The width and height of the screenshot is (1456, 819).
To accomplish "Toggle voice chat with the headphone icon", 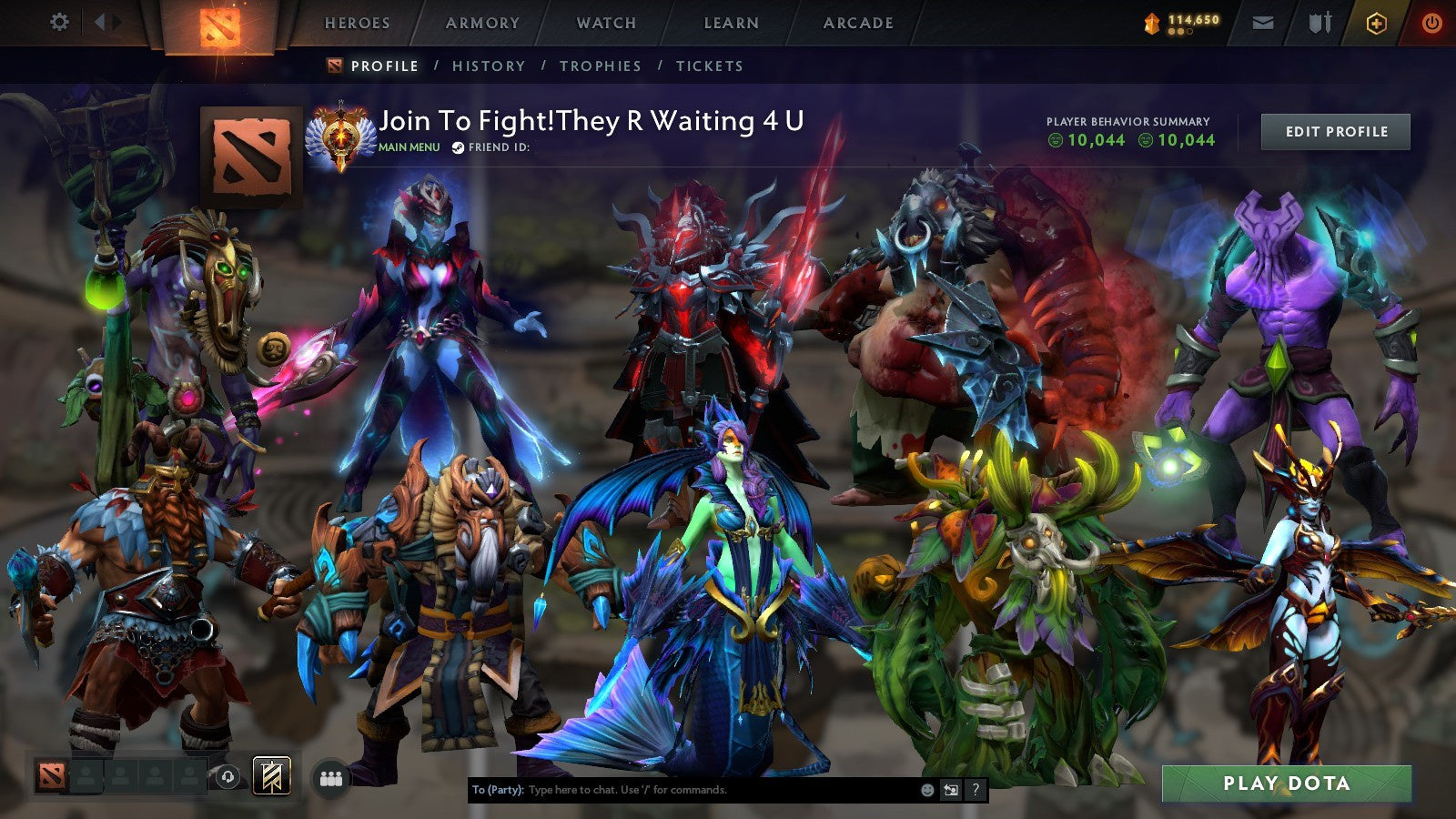I will (227, 775).
